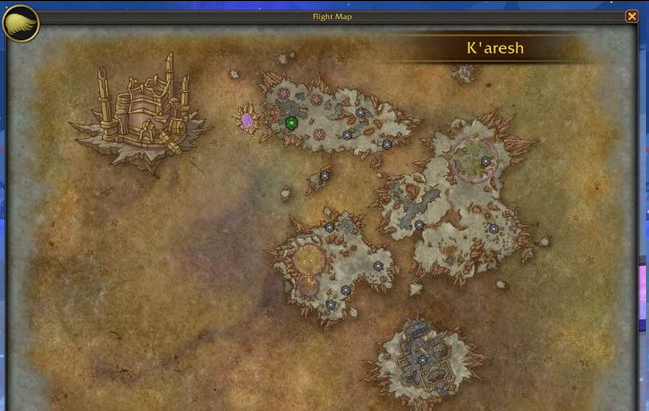Screen dimensions: 649x411
Task: Choose the flight point on the southern fortress island
Action: point(422,360)
